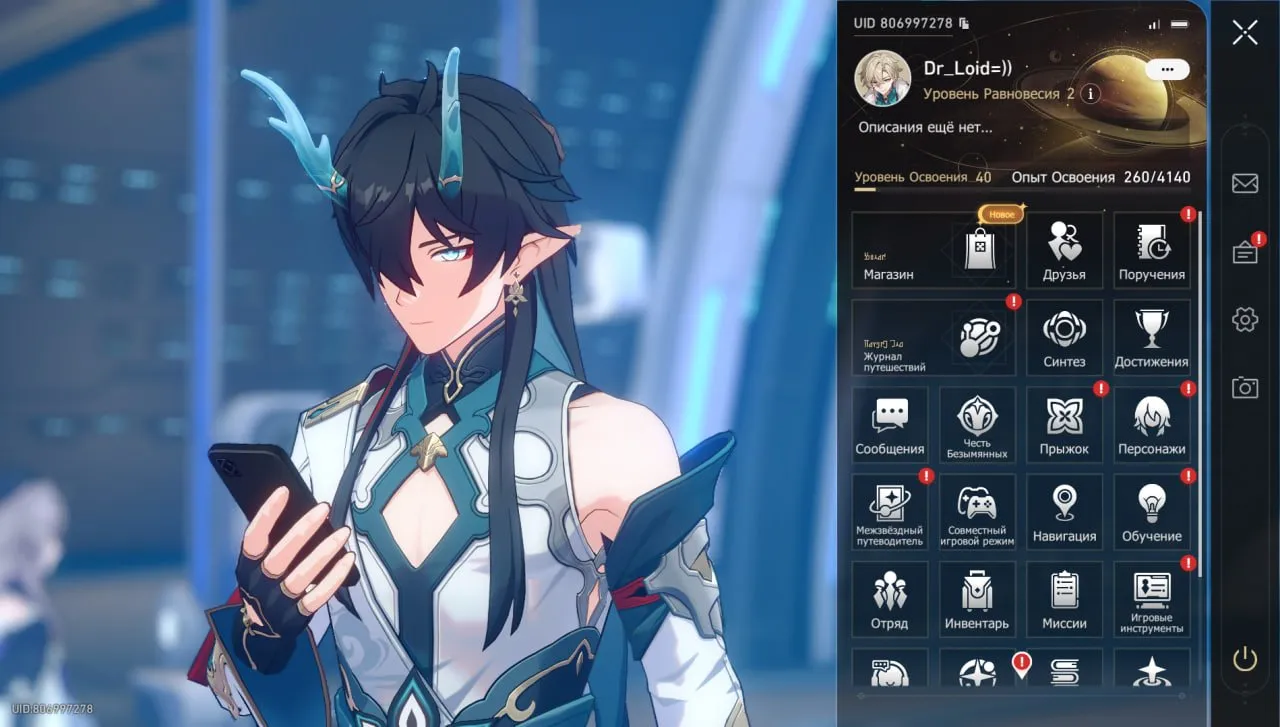1280x727 pixels.
Task: Open Честь Безымянных battle pass
Action: coord(977,425)
